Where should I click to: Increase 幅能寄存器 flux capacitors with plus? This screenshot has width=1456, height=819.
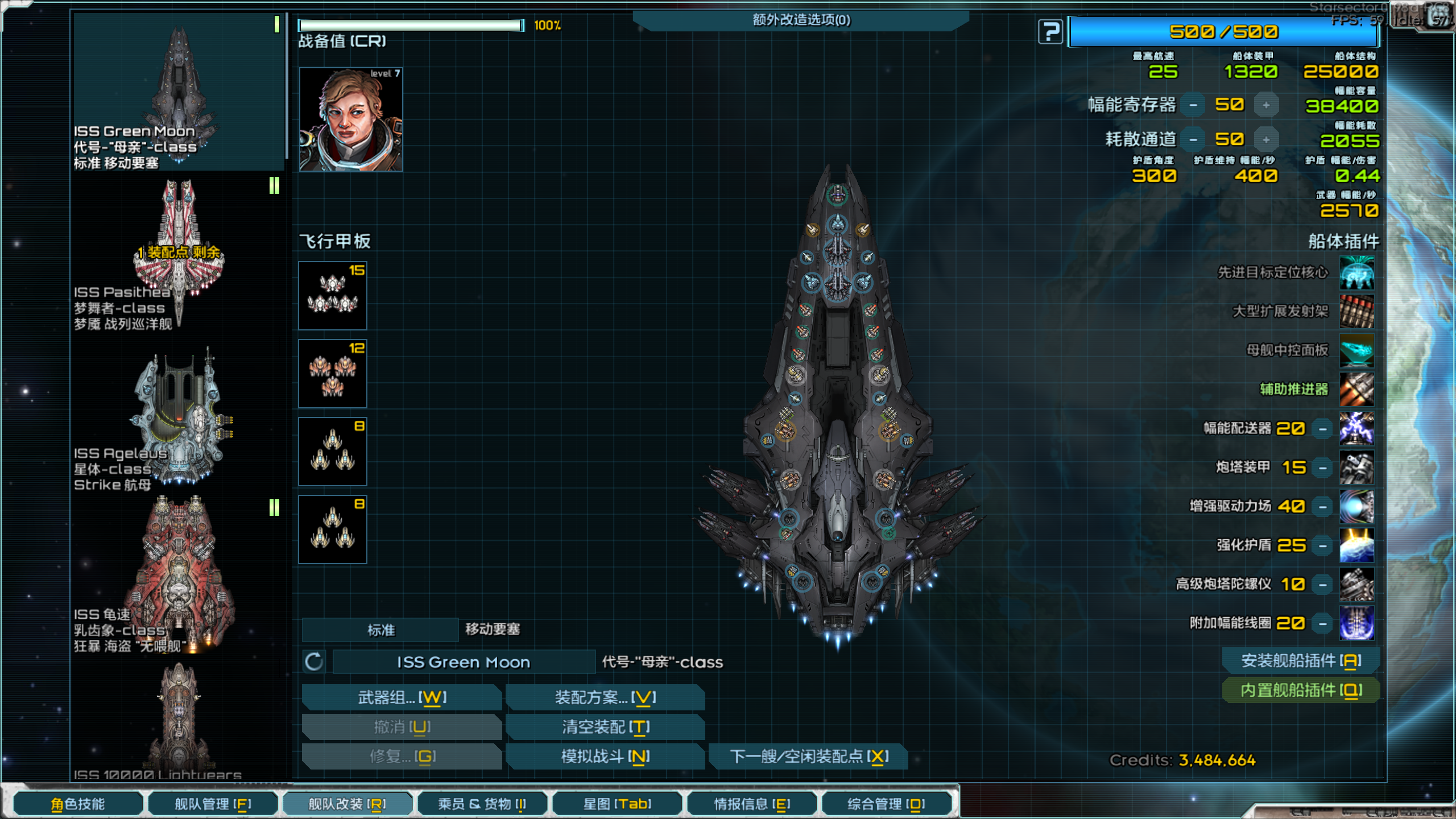(1266, 105)
